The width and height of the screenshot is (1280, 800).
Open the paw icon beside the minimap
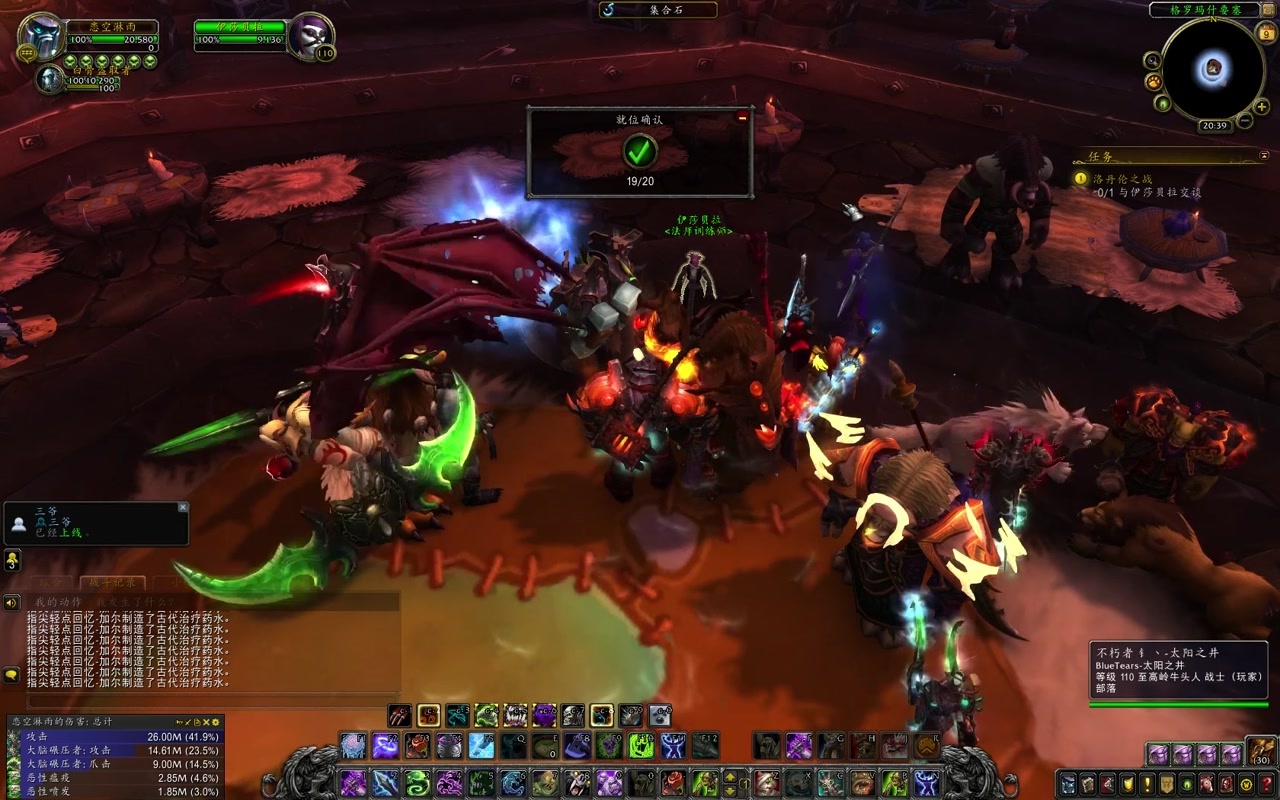(1153, 81)
